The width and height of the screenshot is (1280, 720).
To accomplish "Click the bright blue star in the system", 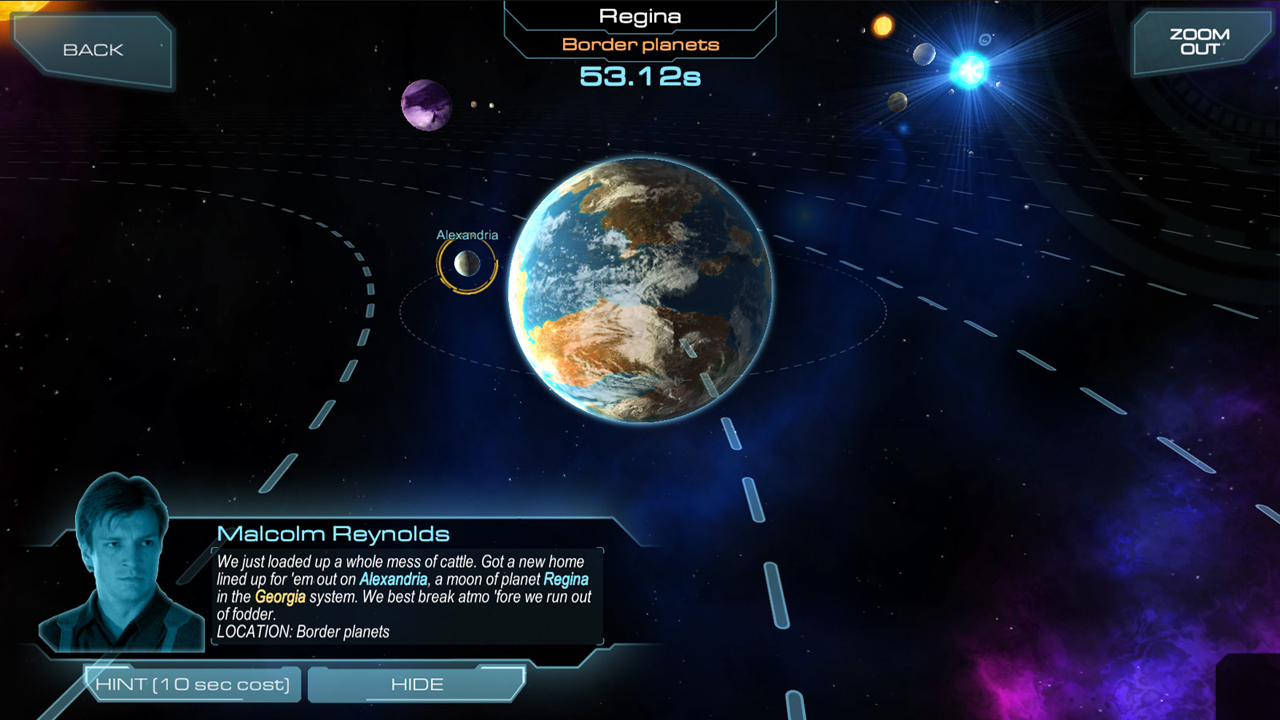I will click(967, 70).
